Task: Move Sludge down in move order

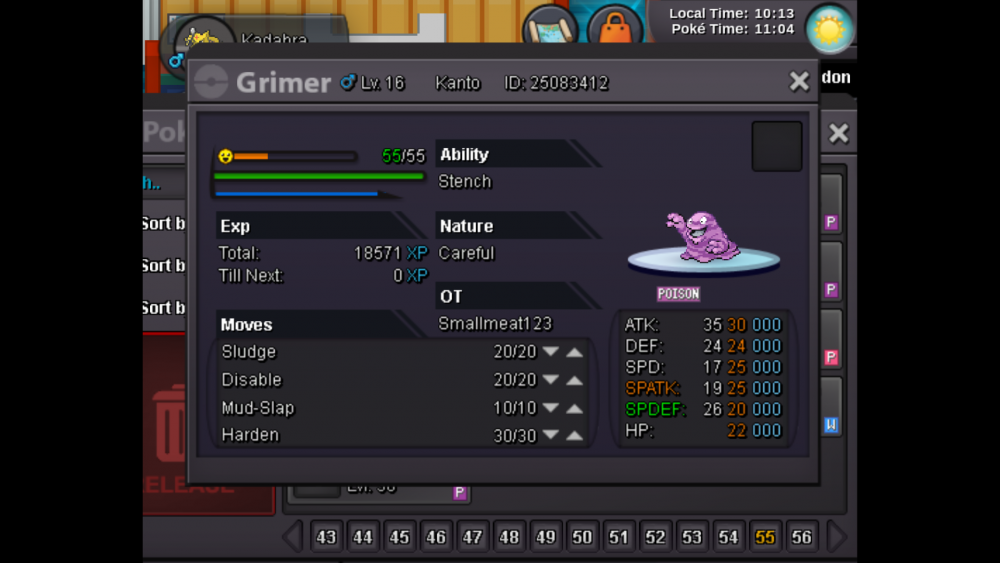Action: (x=550, y=352)
